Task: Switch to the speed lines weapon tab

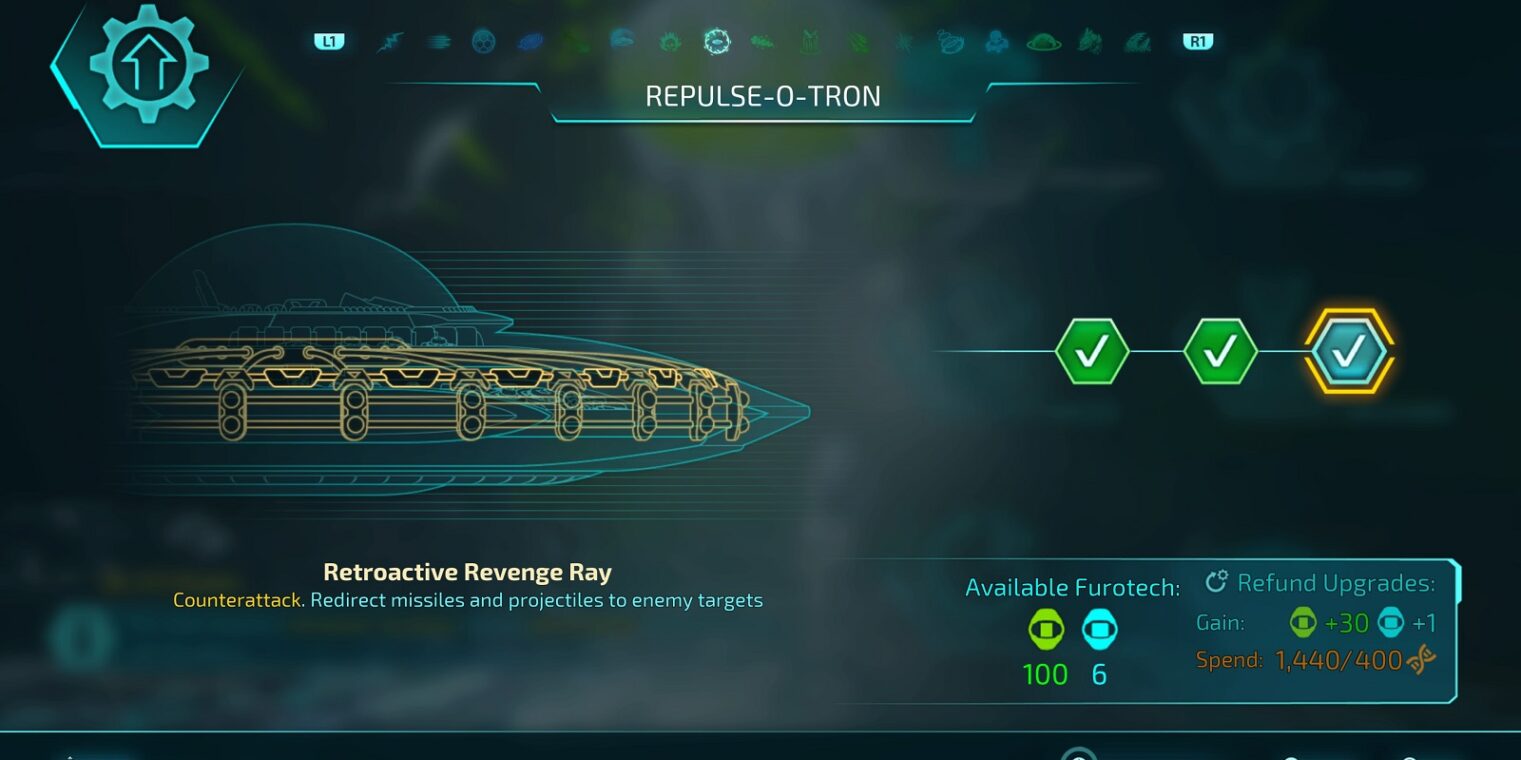Action: tap(438, 42)
